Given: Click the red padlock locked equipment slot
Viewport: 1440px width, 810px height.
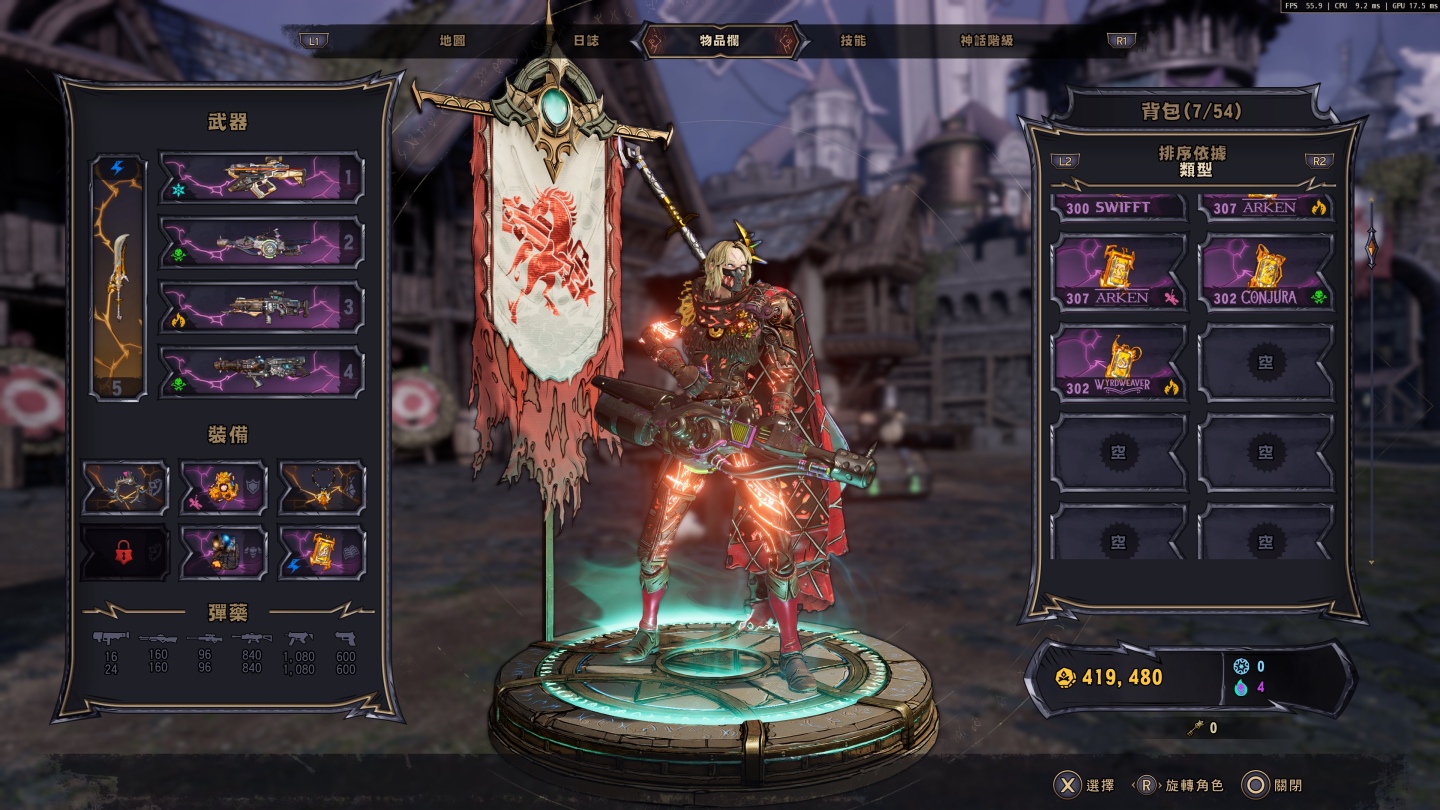Looking at the screenshot, I should [x=125, y=552].
